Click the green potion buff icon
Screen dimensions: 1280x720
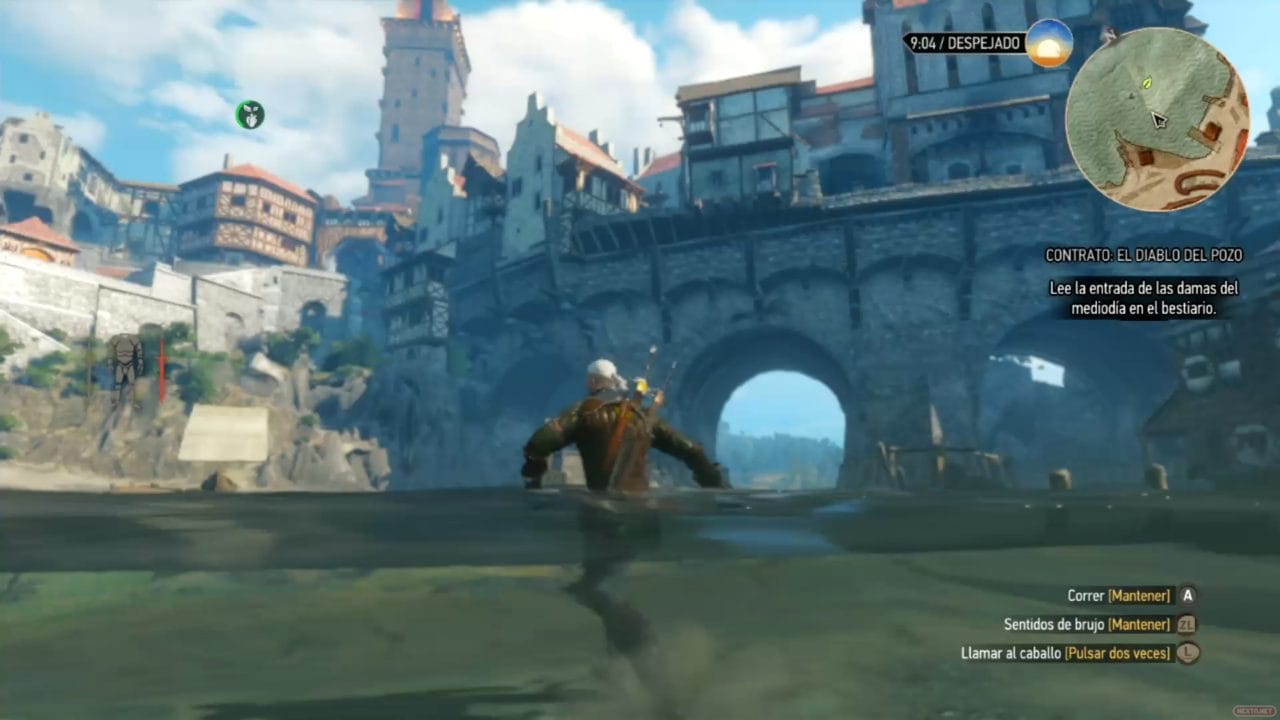[249, 116]
